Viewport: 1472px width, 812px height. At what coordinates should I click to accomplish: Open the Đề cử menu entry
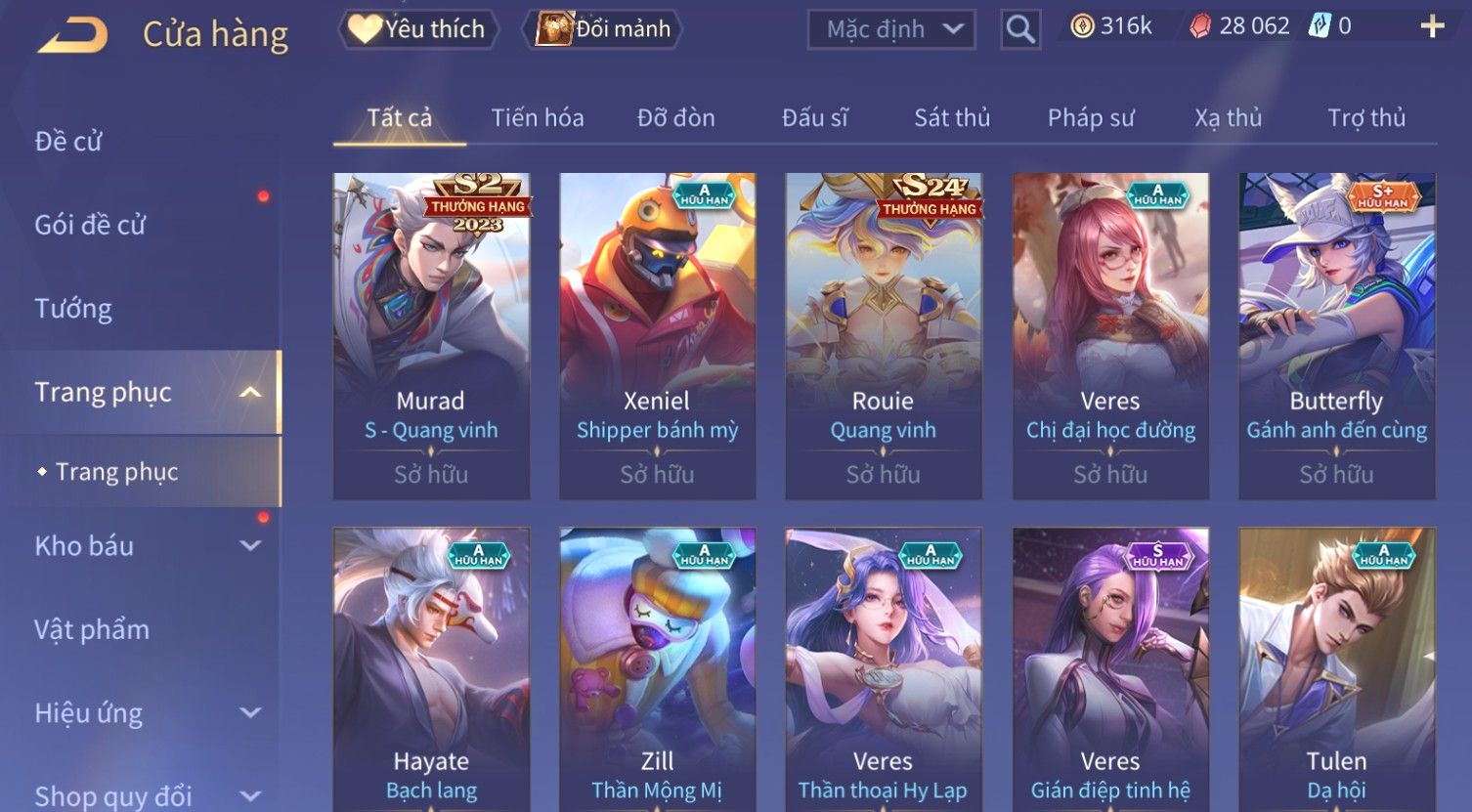pos(68,142)
